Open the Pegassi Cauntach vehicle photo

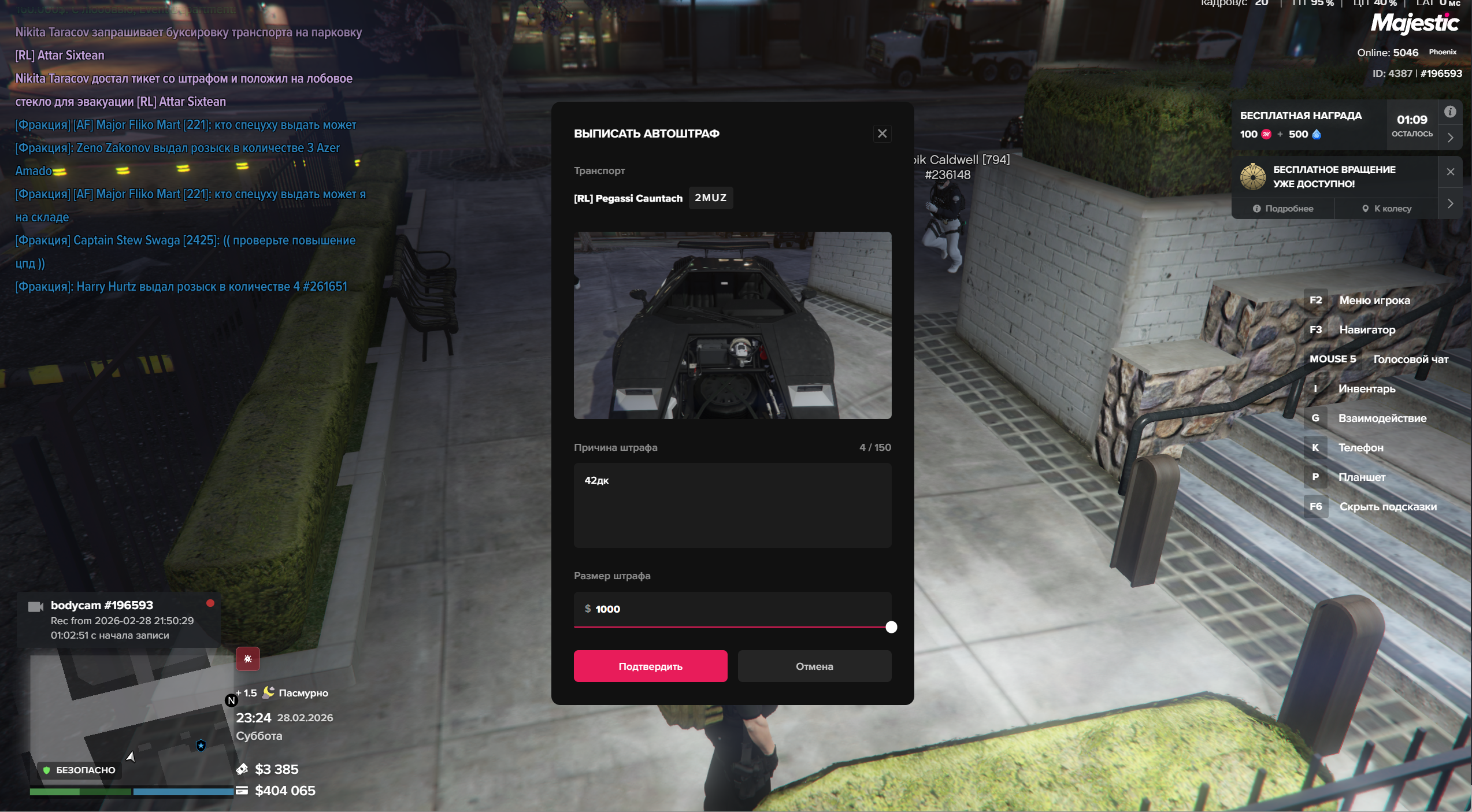coord(732,325)
